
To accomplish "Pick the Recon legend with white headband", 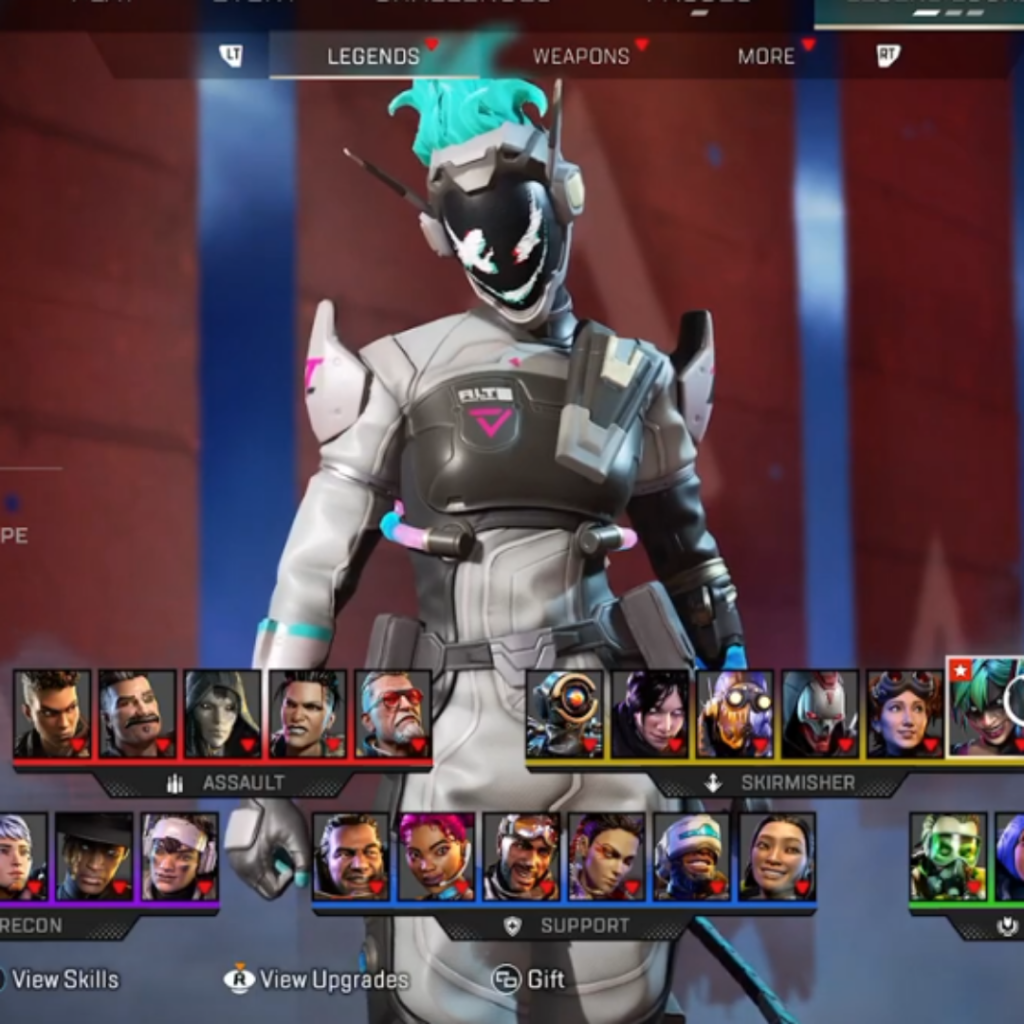I will [180, 856].
